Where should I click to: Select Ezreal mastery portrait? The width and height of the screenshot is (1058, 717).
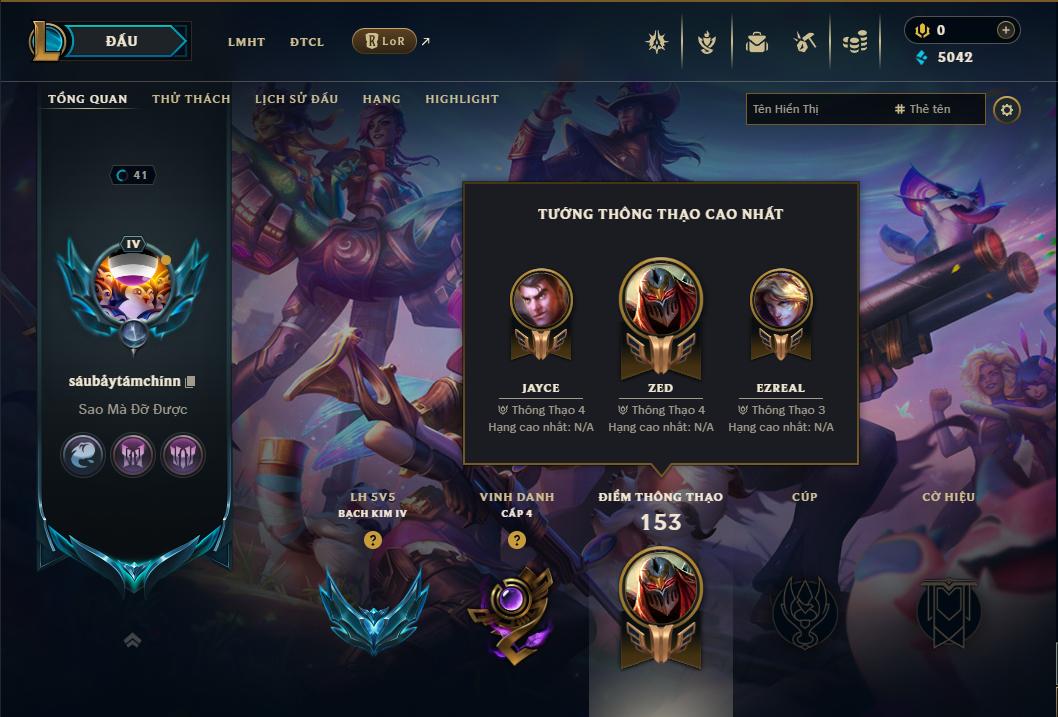[x=781, y=302]
